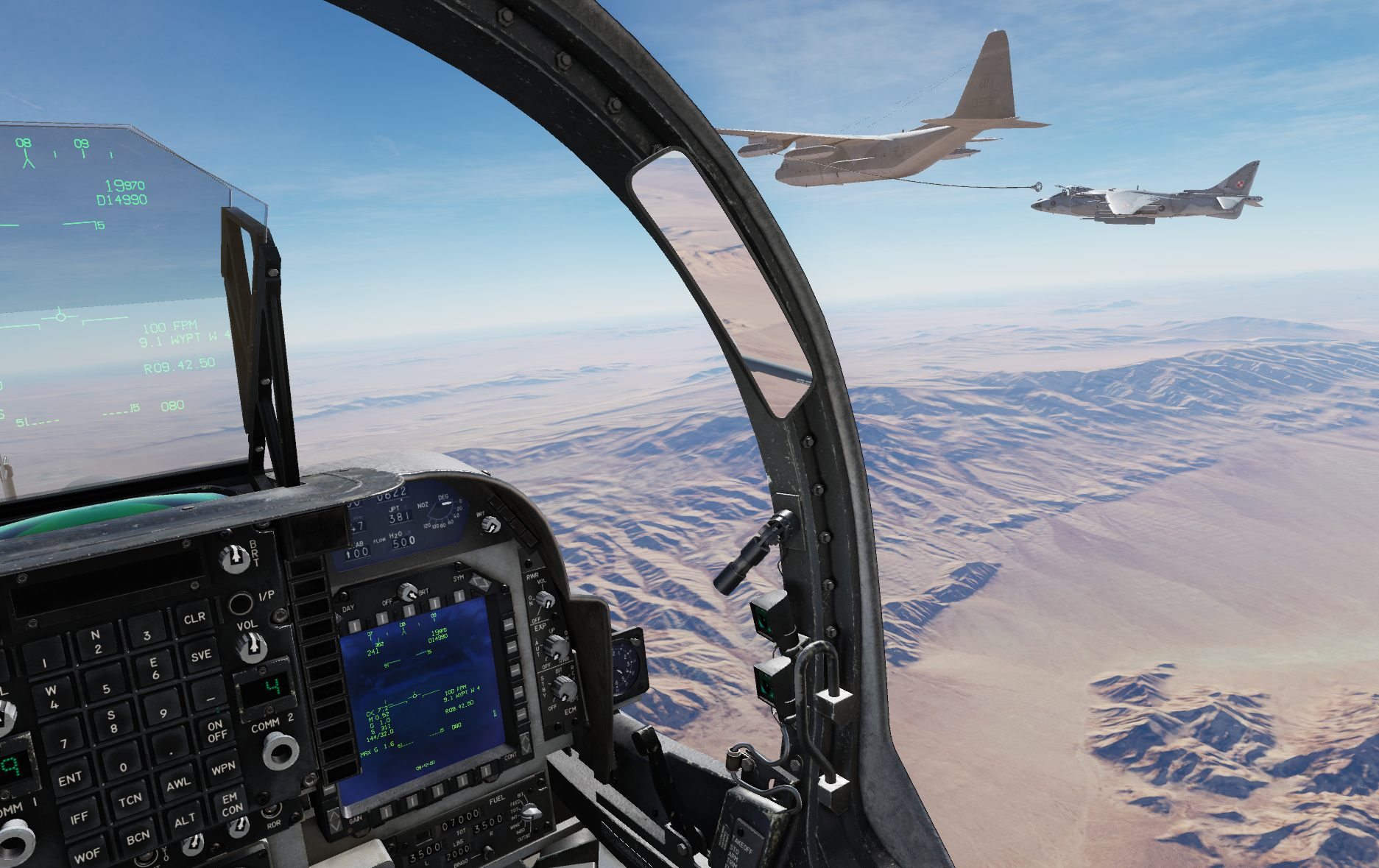Tap the ENT key on the keypad
Viewport: 1379px width, 868px height.
point(71,779)
